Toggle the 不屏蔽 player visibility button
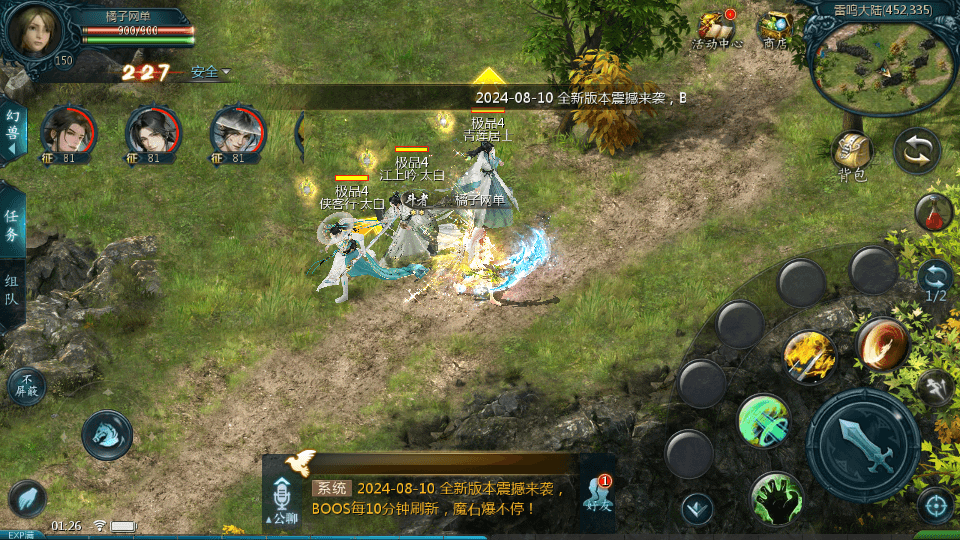Viewport: 960px width, 540px height. click(x=26, y=386)
